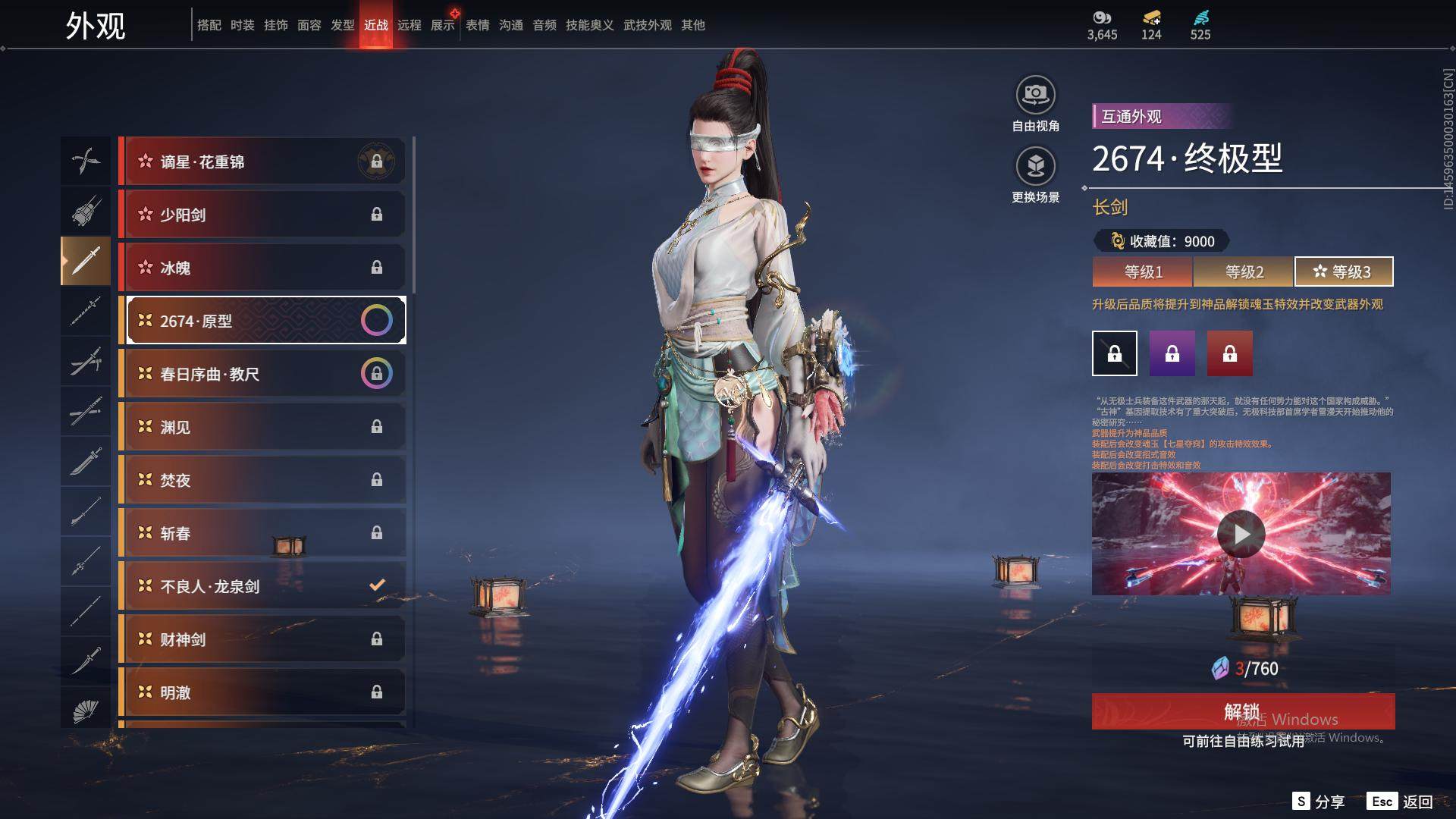Pick the 冰魄 skin from the list
This screenshot has height=819, width=1456.
[262, 268]
